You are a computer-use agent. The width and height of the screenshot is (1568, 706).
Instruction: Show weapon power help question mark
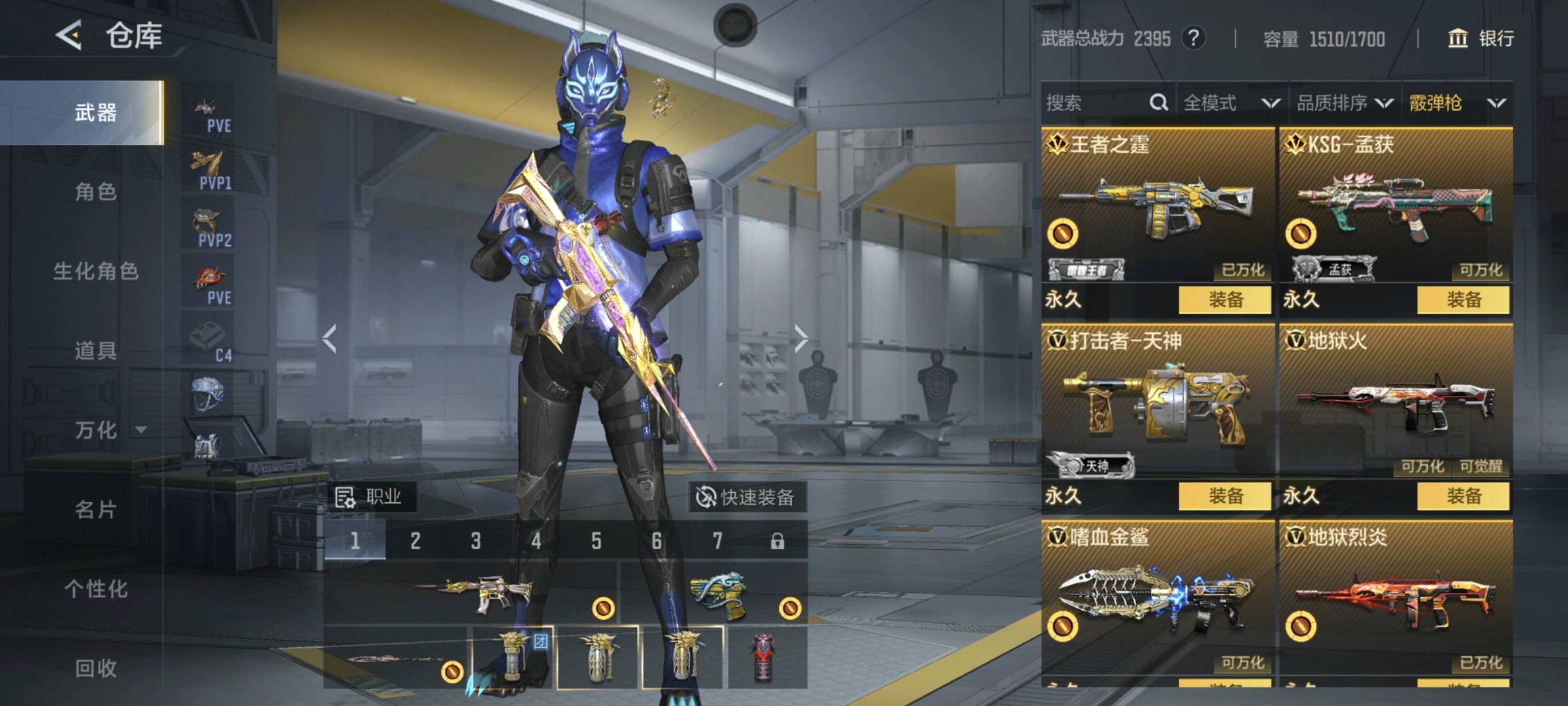point(1193,39)
